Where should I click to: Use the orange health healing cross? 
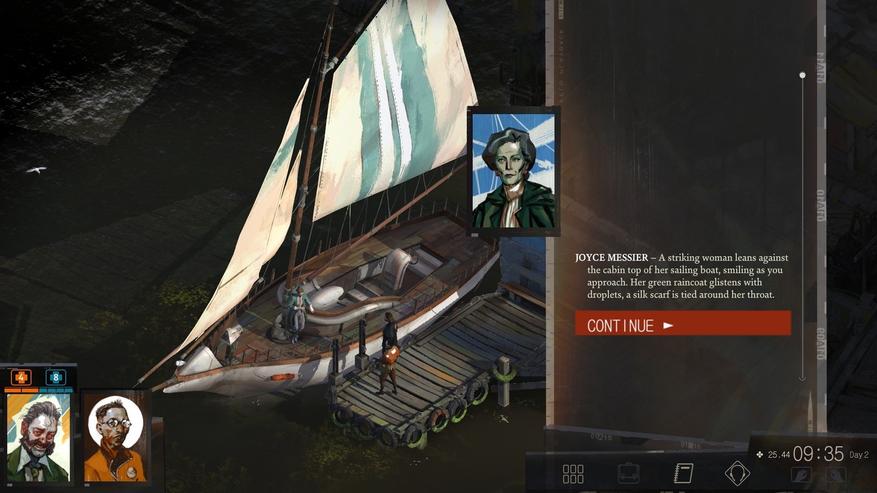click(21, 378)
